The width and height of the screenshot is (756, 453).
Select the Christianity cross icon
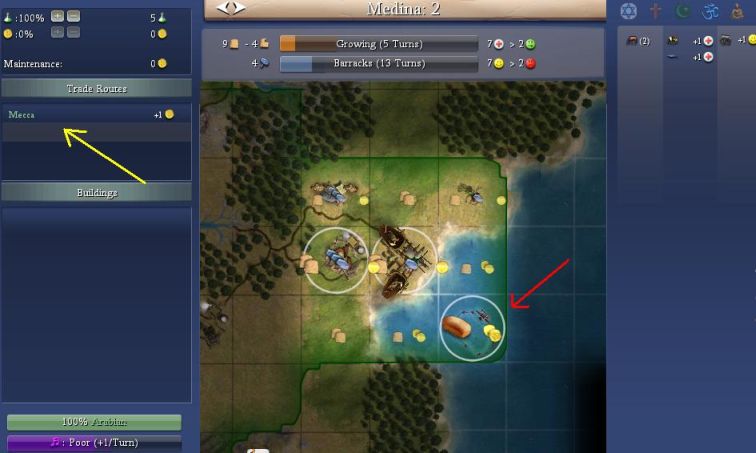656,11
